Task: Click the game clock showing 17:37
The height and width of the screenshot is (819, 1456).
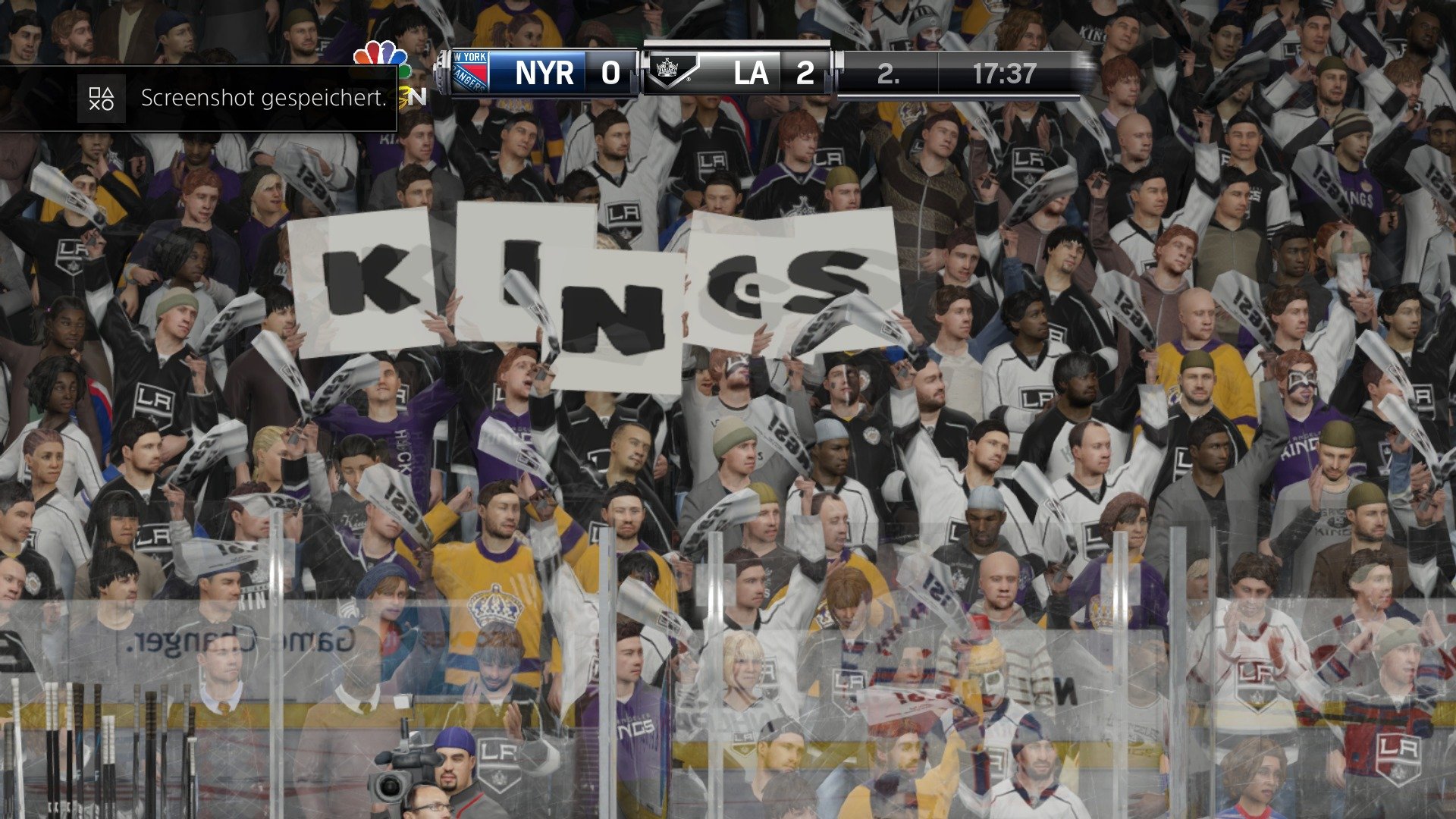Action: tap(1003, 74)
